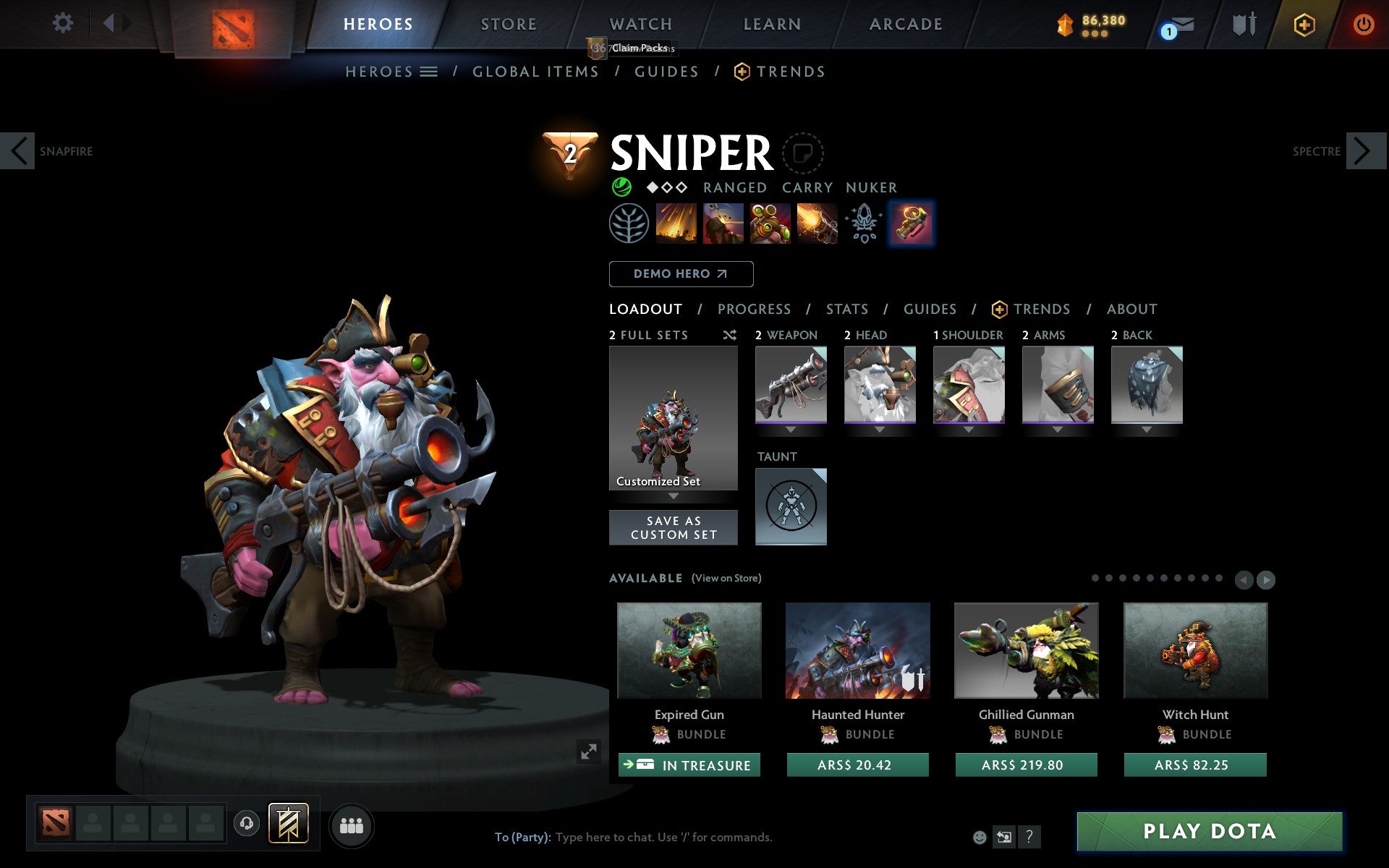Click the View on Store link
The width and height of the screenshot is (1389, 868).
coord(726,578)
